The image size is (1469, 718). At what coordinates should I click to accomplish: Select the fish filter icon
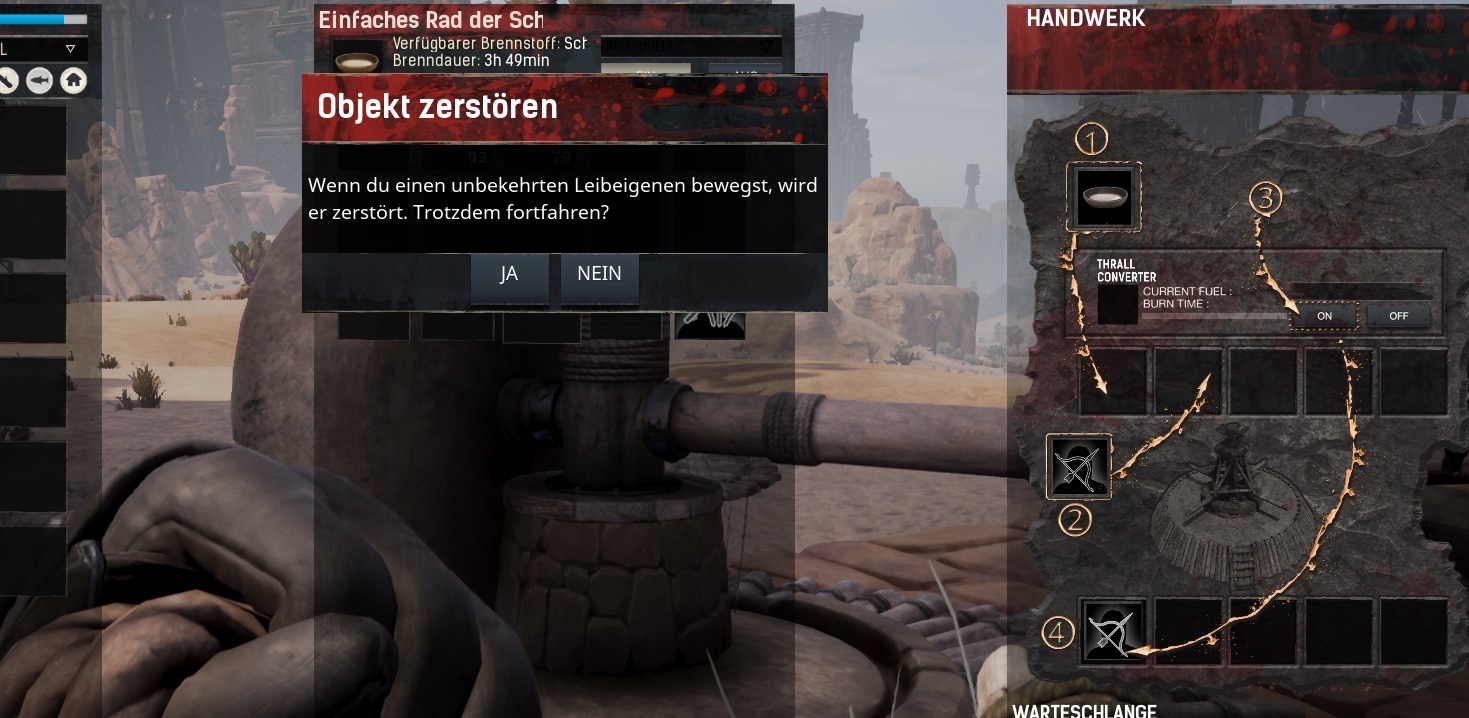click(x=40, y=81)
